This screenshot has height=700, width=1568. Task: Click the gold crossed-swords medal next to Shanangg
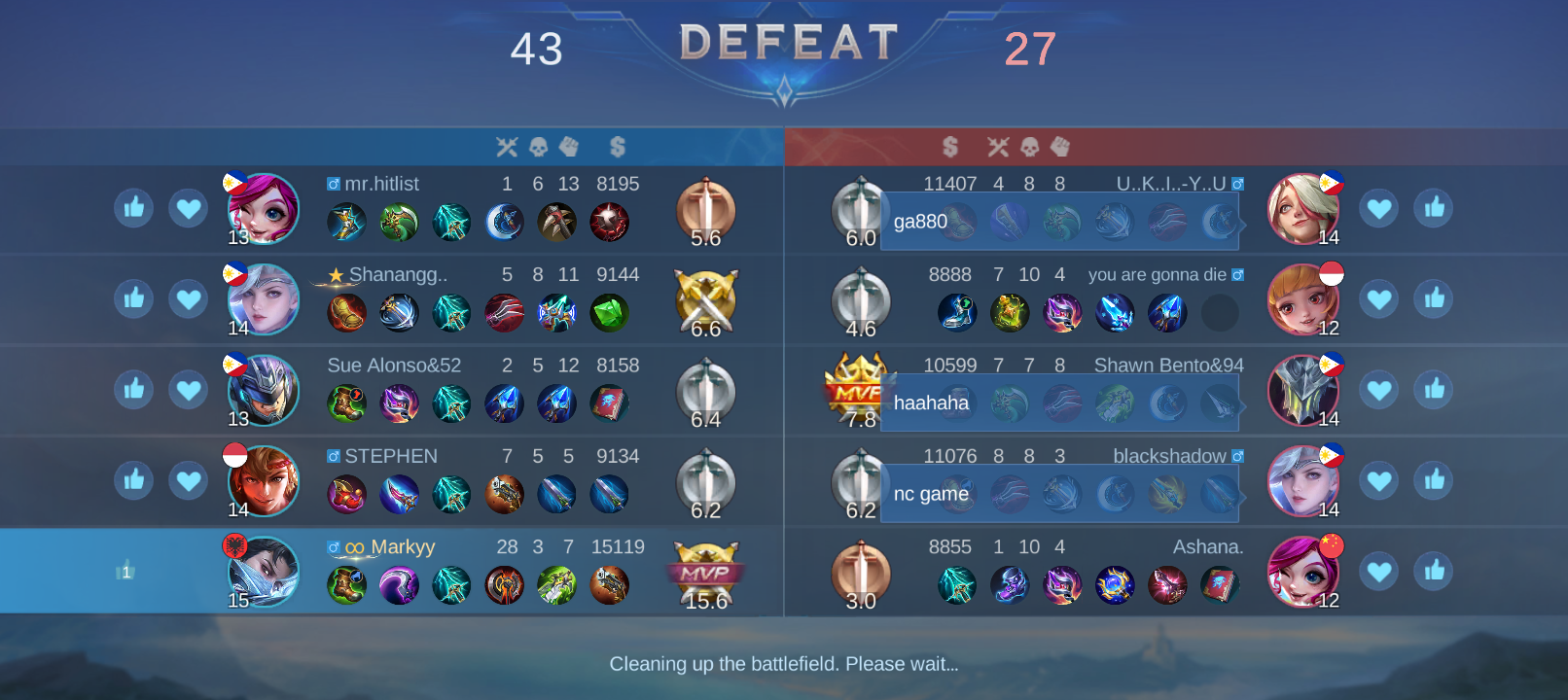point(705,299)
